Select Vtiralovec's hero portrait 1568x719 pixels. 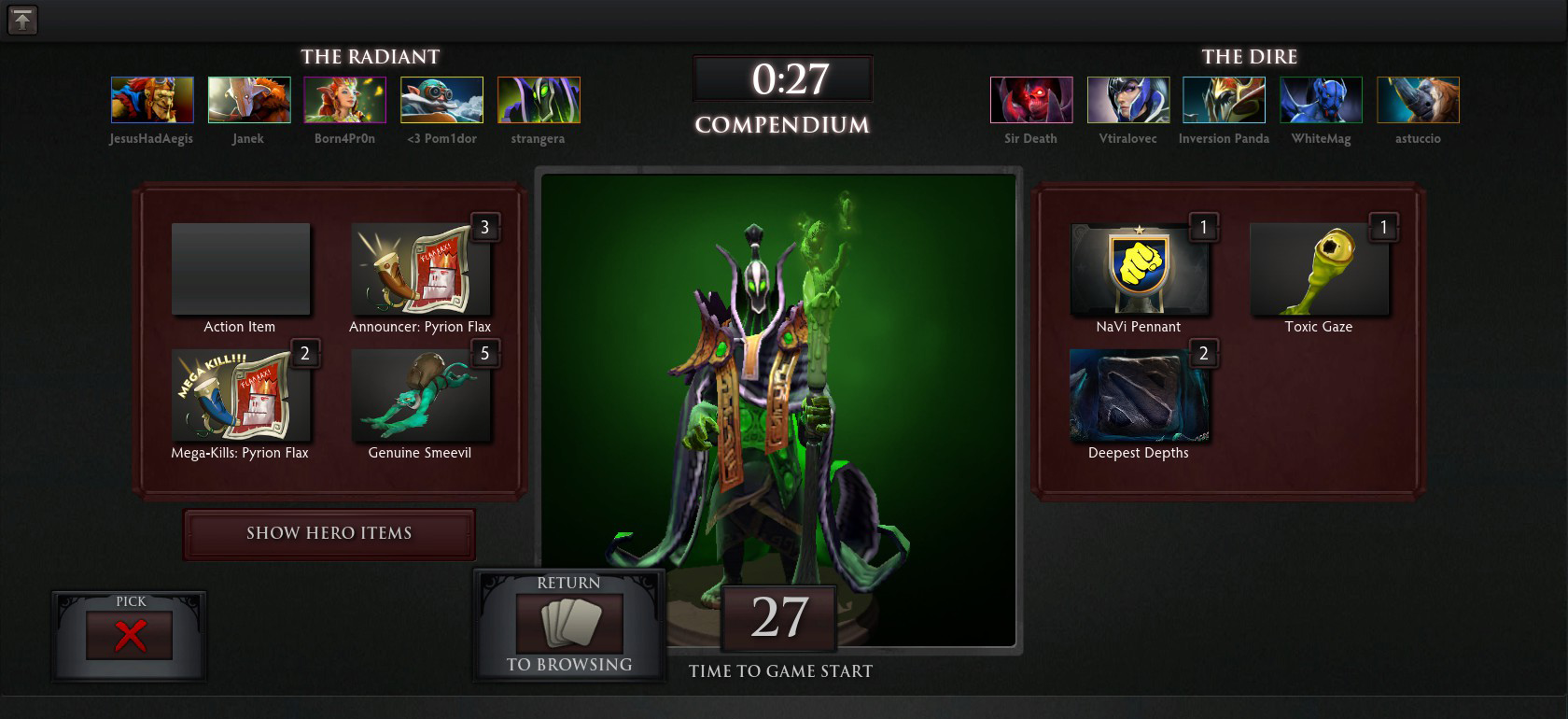click(1128, 100)
